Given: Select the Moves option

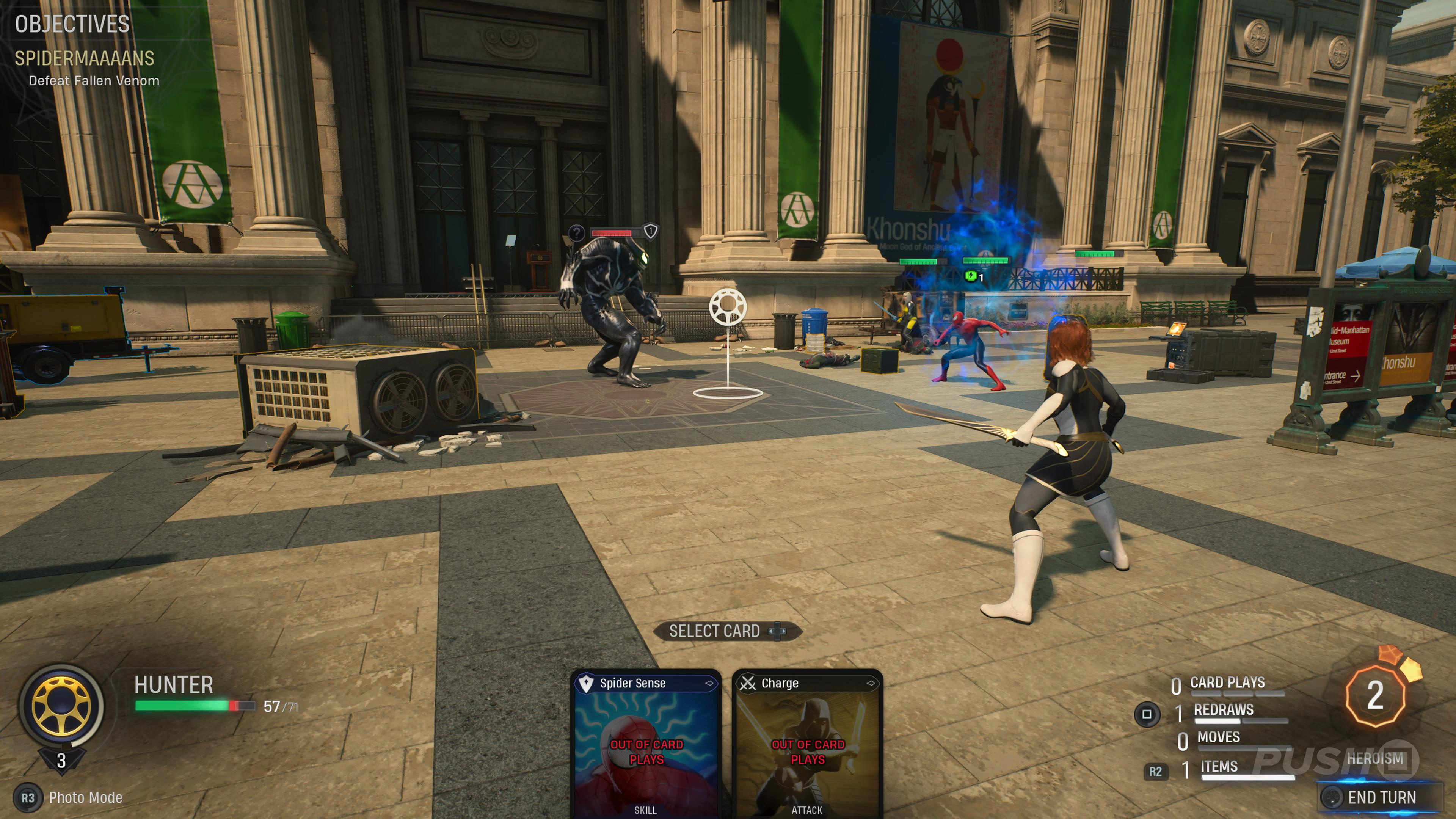Looking at the screenshot, I should point(1218,737).
